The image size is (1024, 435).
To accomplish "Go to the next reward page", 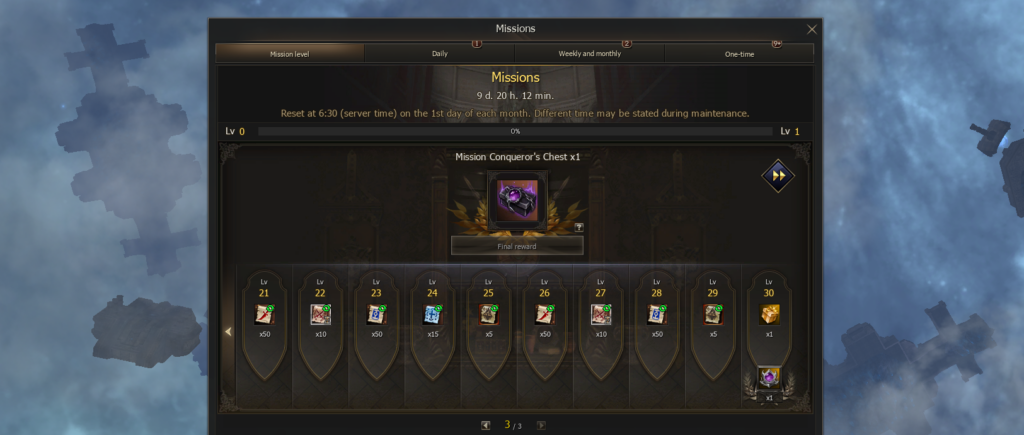I will click(x=541, y=425).
